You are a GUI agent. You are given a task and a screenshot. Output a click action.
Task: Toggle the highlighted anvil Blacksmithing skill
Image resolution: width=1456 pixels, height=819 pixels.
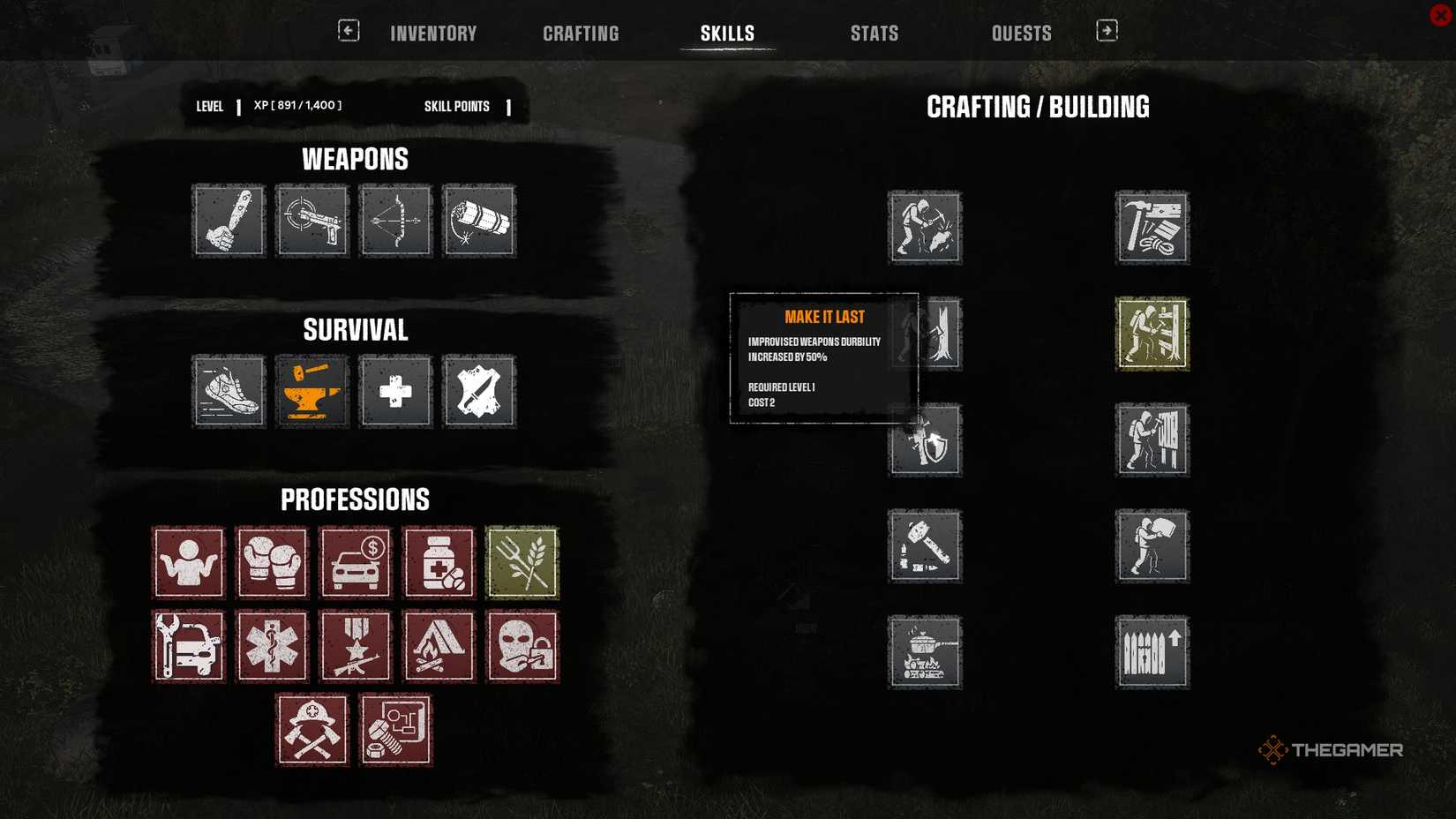pos(311,392)
